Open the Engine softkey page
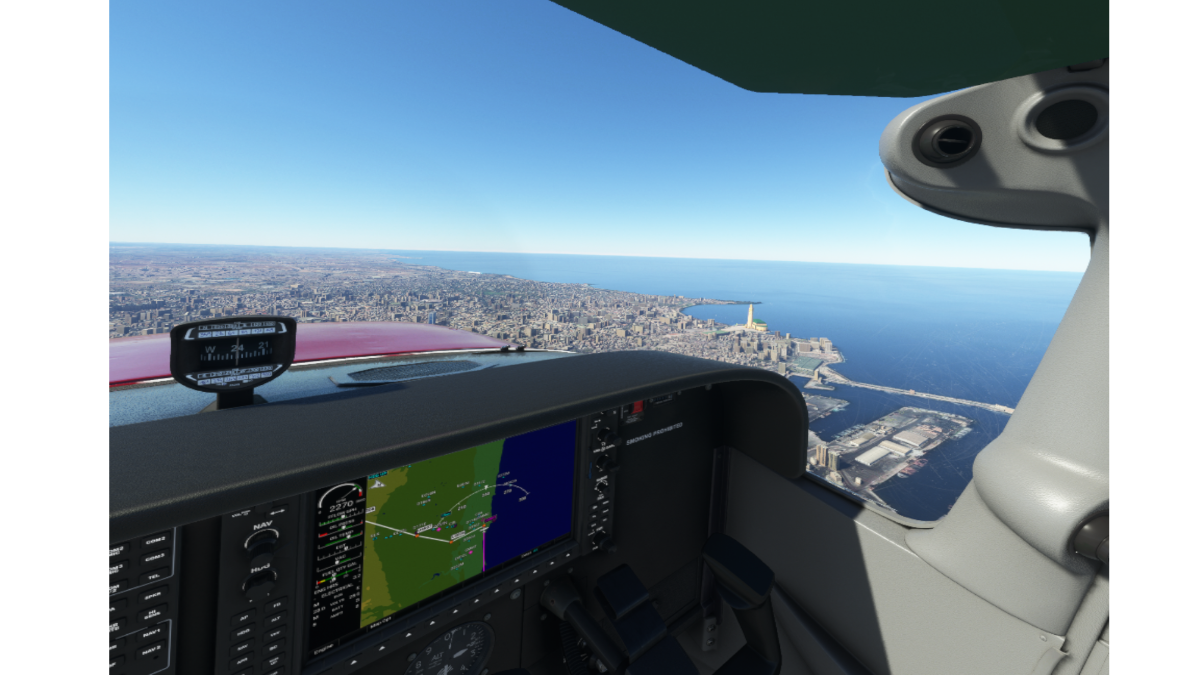This screenshot has width=1200, height=675. tap(325, 648)
